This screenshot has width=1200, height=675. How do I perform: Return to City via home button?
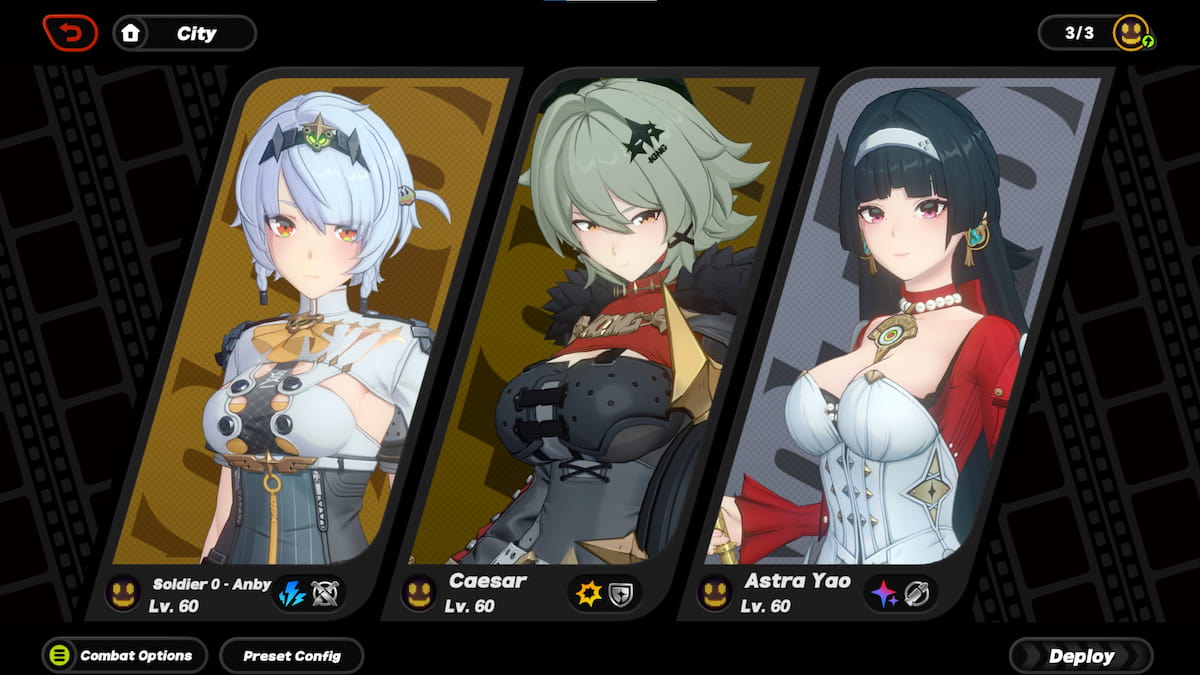pyautogui.click(x=184, y=33)
